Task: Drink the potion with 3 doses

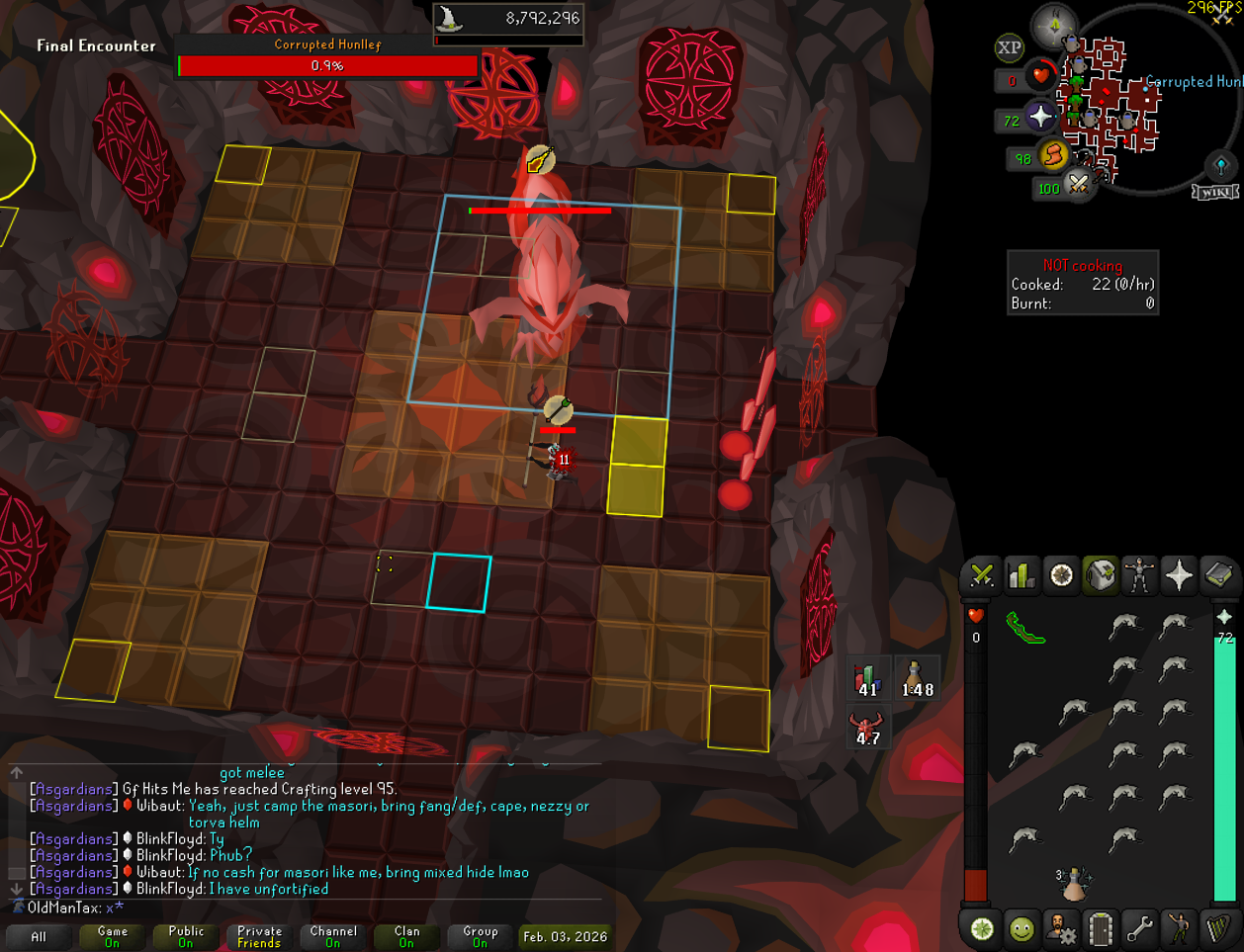Action: click(x=1074, y=883)
